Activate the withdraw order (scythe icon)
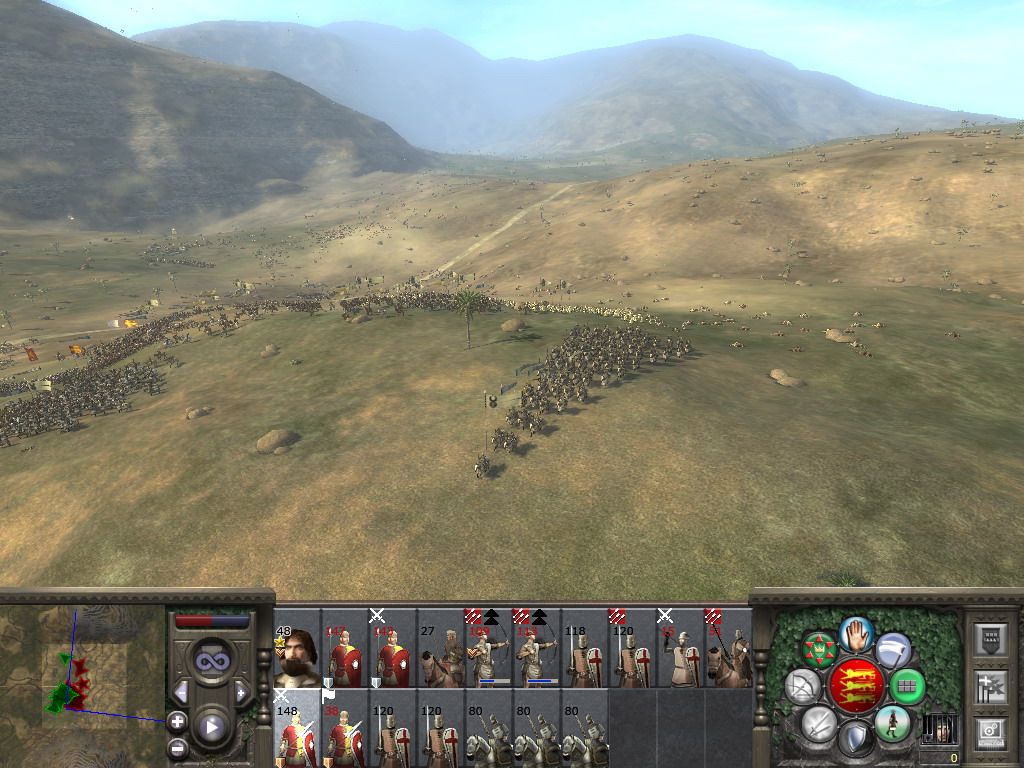1024x768 pixels. click(893, 650)
